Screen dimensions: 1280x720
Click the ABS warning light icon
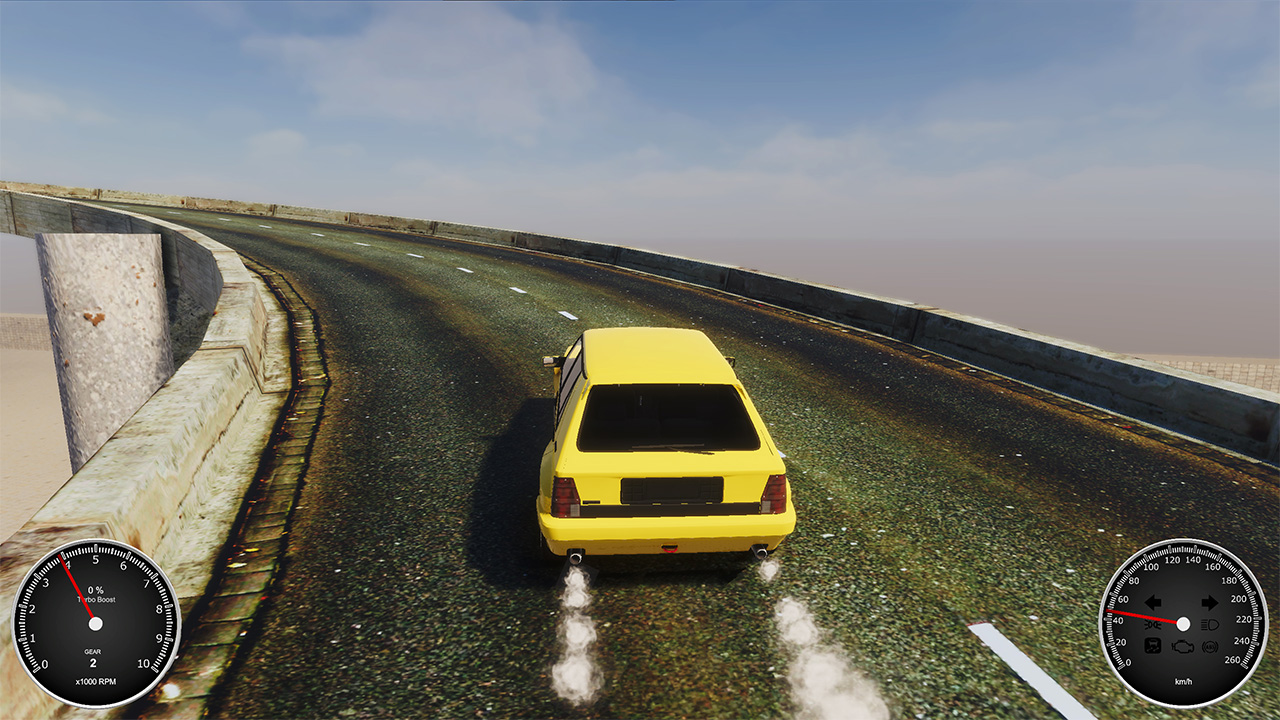coord(1209,647)
